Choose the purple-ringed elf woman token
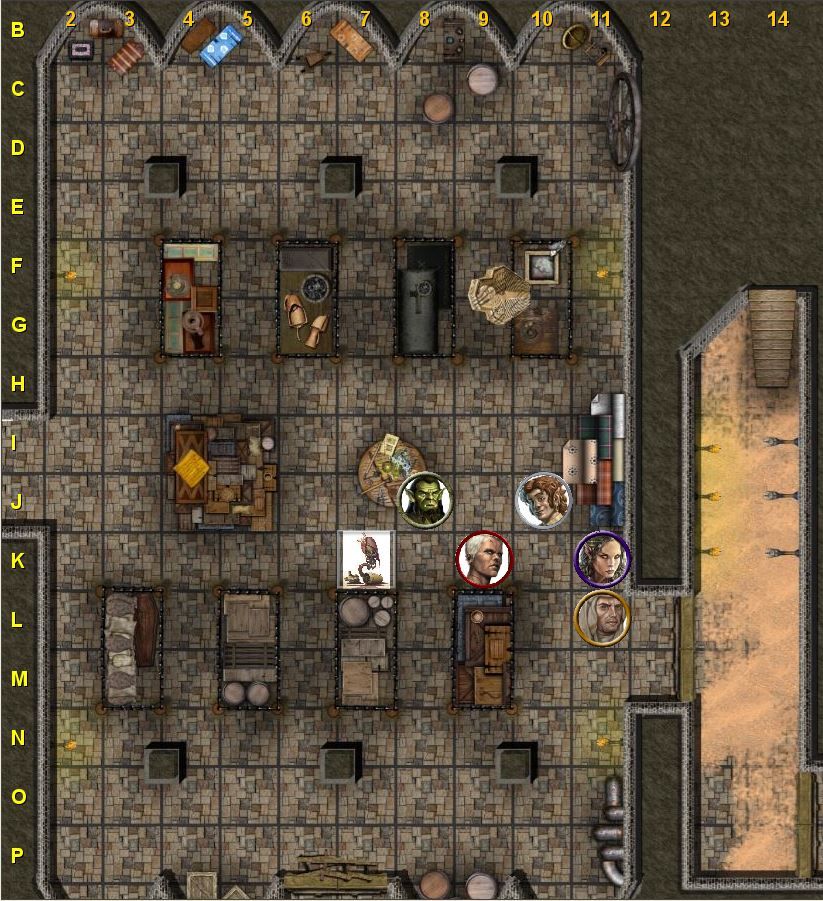Screen dimensions: 823x901 pos(602,558)
